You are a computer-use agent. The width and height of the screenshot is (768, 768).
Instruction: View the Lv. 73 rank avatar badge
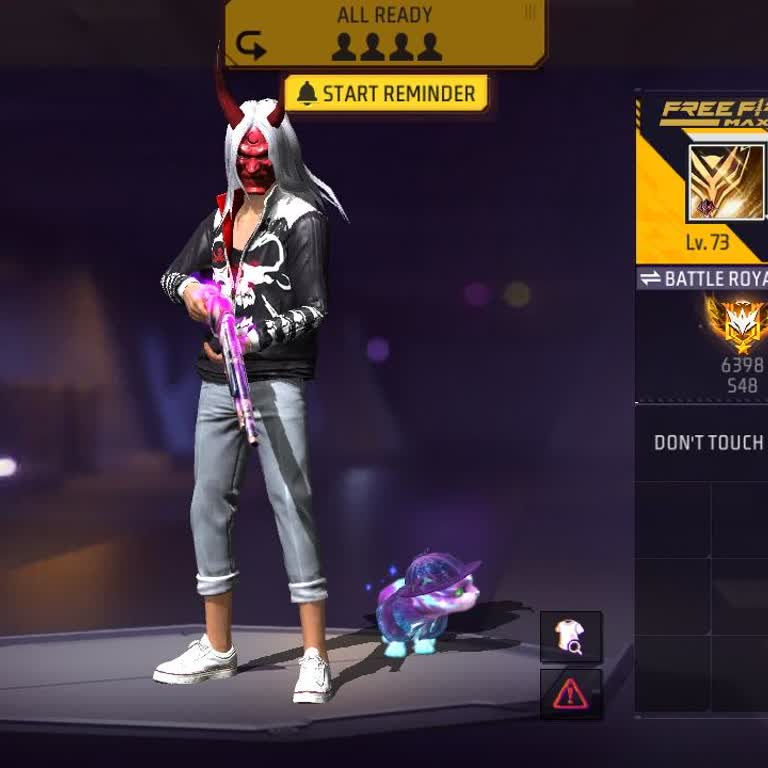coord(726,183)
